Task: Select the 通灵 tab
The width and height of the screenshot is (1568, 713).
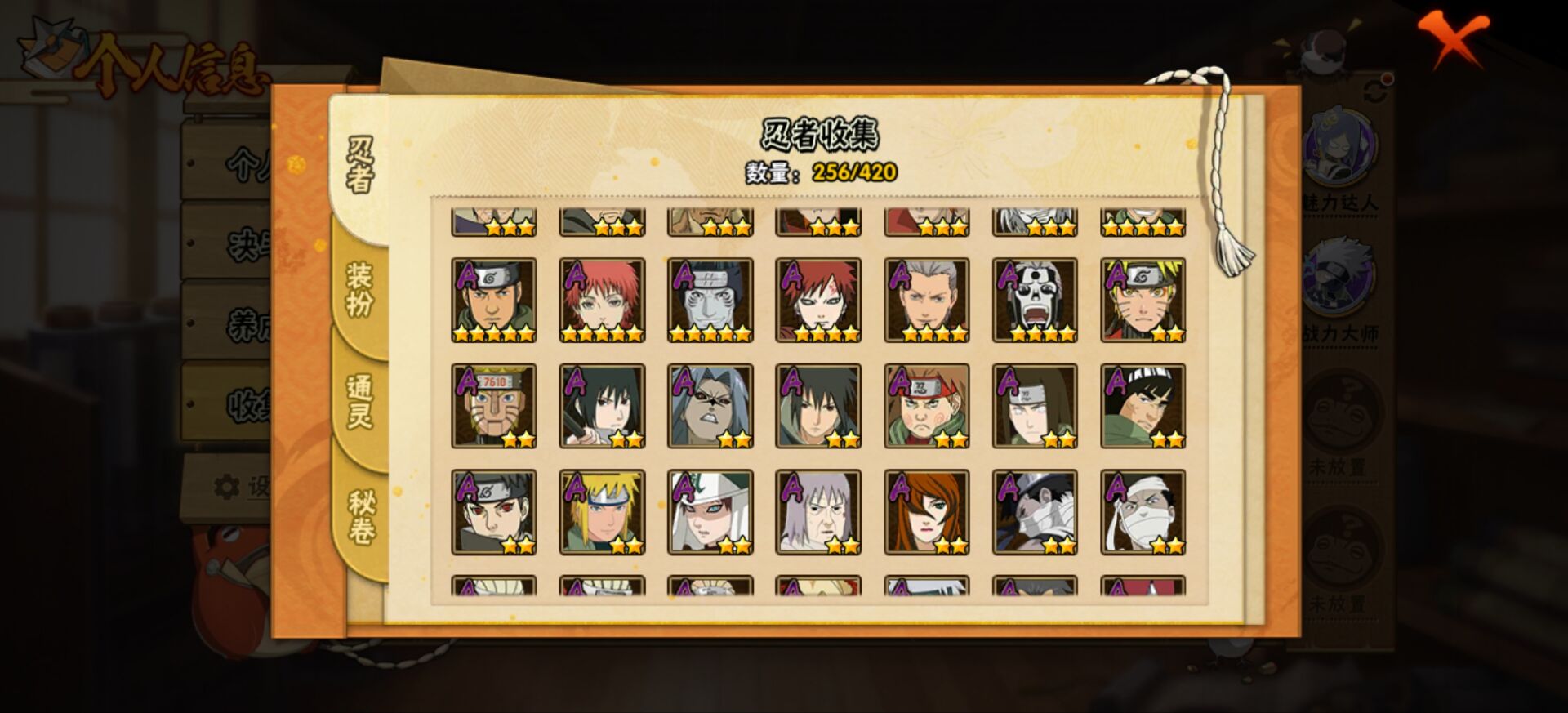Action: [360, 402]
